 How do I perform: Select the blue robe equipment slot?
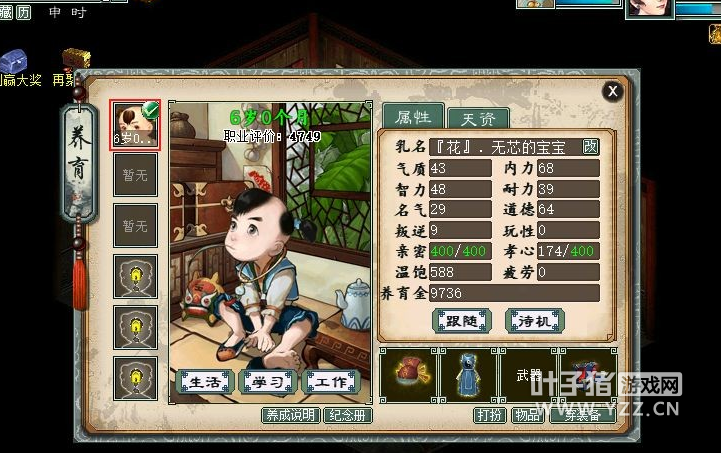click(469, 375)
